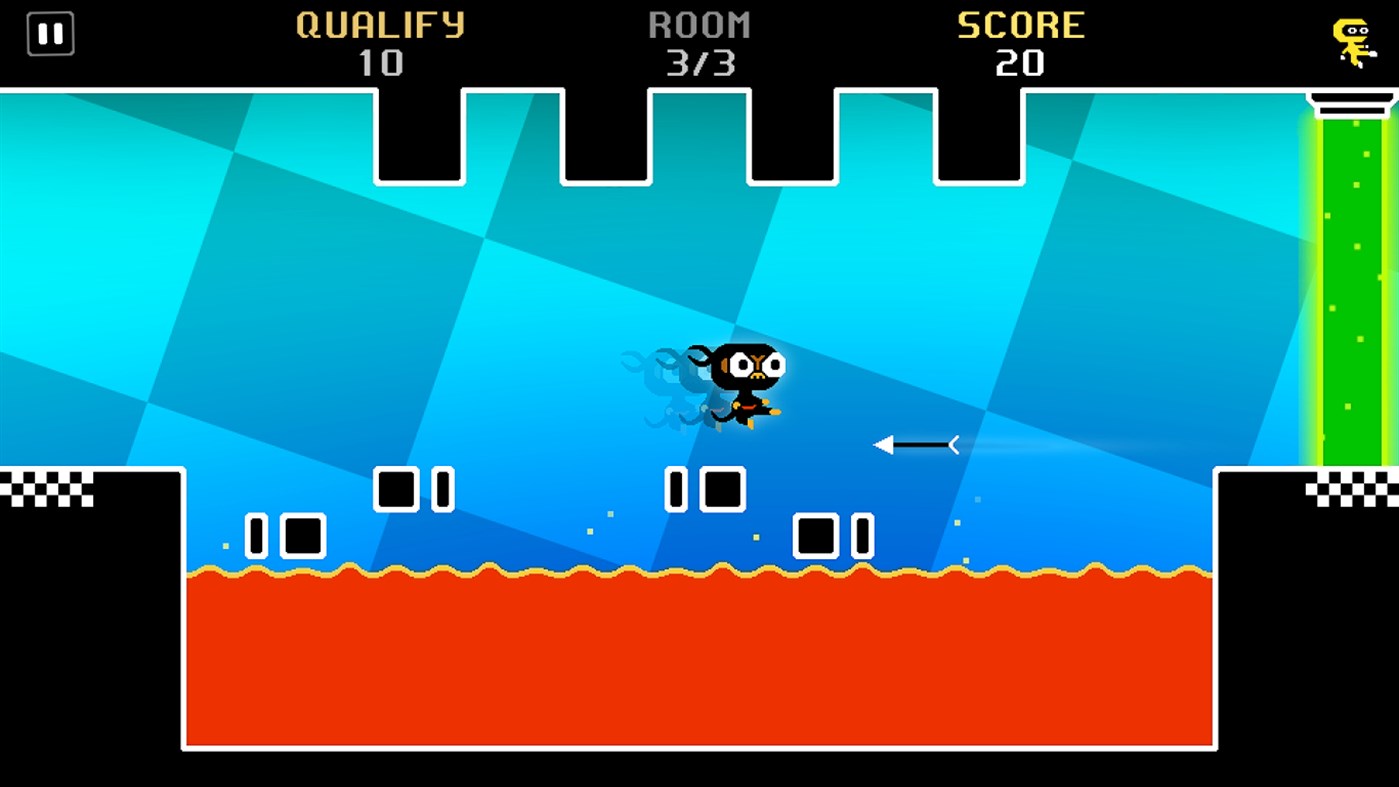Click the small white block near the middle pair
Image resolution: width=1399 pixels, height=787 pixels.
coord(678,489)
